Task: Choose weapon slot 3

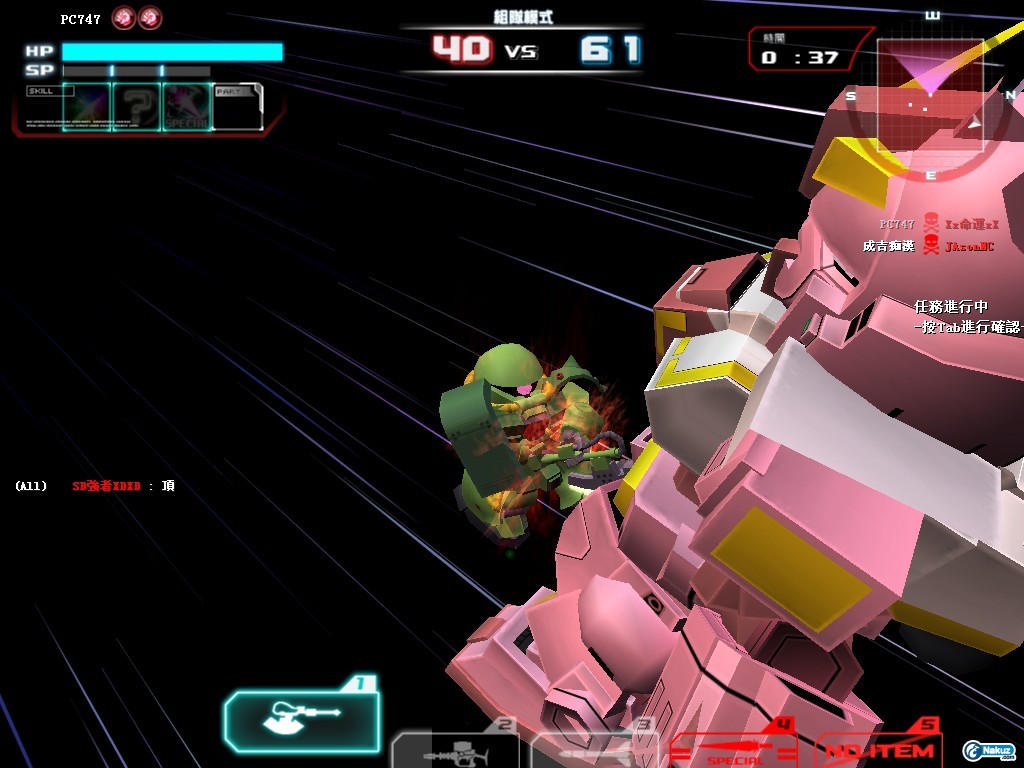Action: pos(590,748)
